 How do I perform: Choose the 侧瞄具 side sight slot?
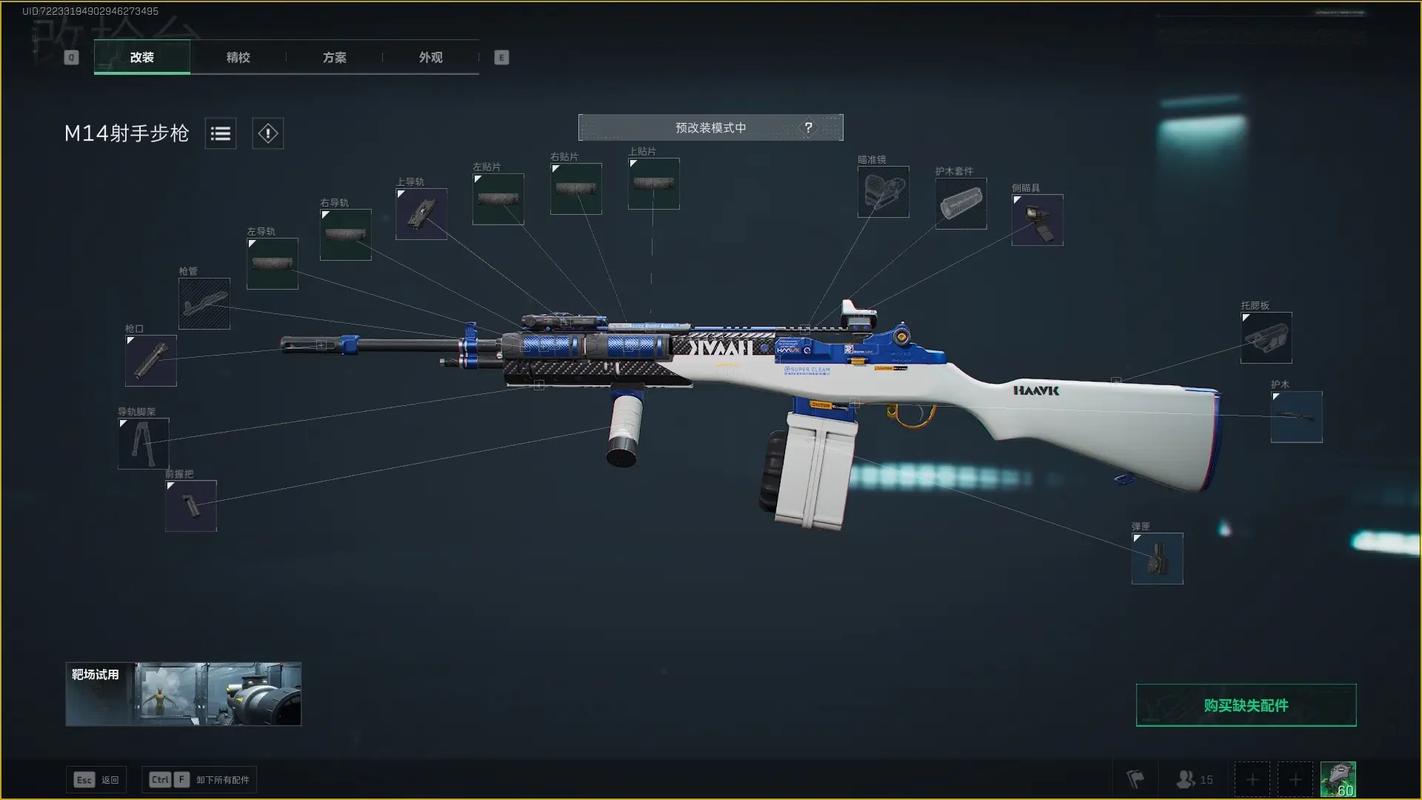[1037, 220]
